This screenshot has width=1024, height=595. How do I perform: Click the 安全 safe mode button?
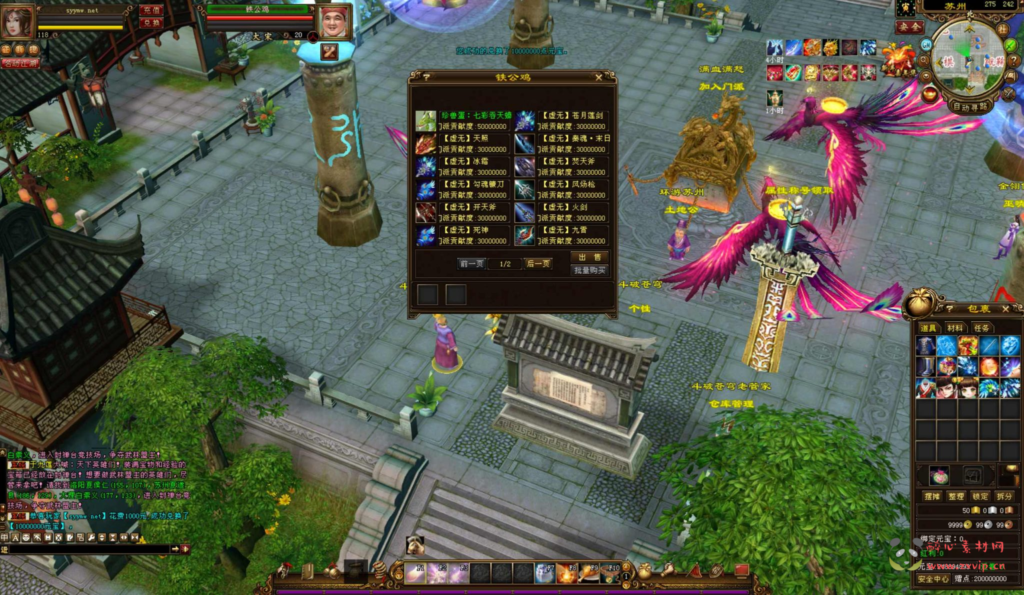coord(909,28)
